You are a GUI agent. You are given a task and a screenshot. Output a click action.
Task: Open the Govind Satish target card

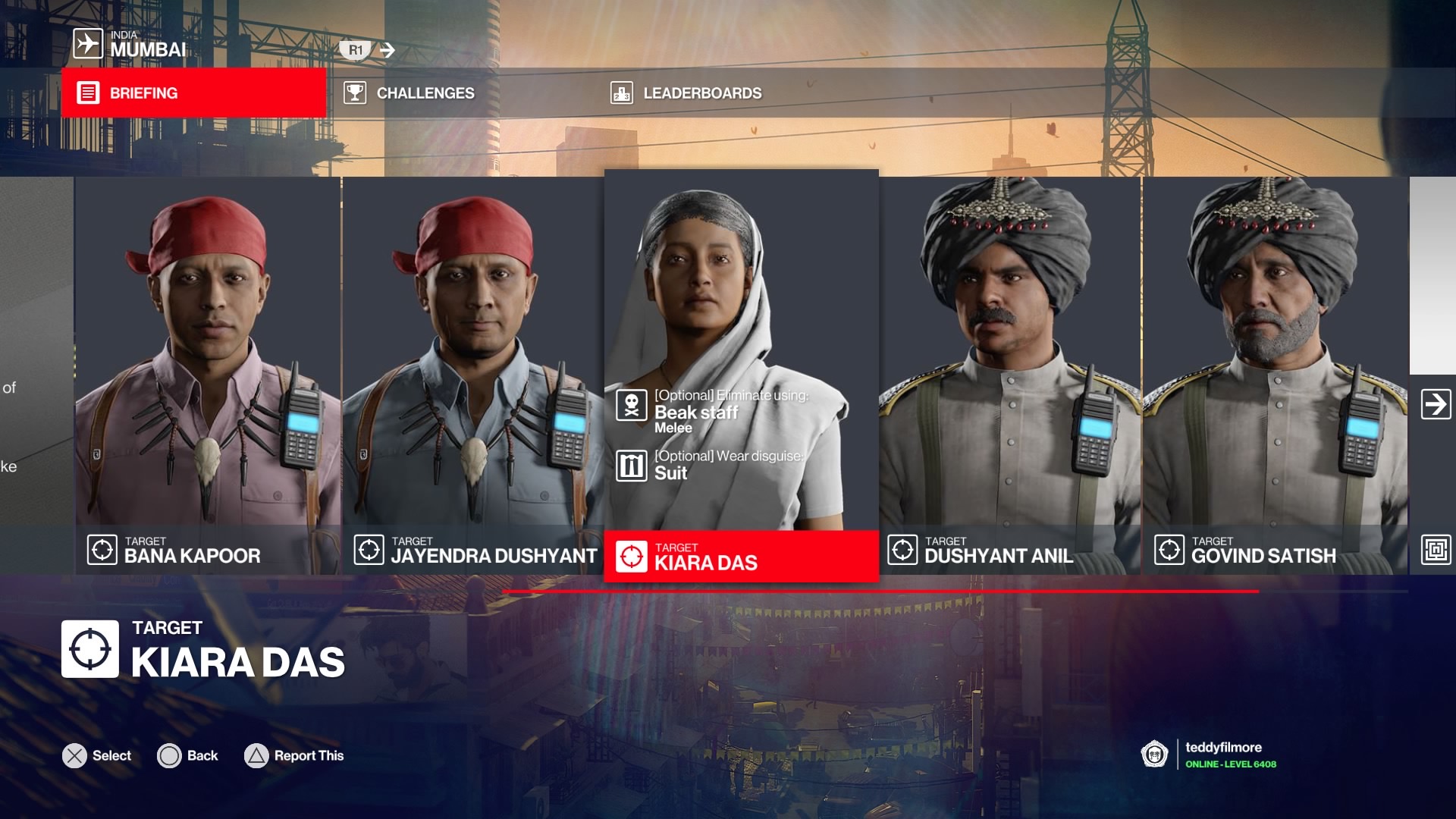pyautogui.click(x=1276, y=375)
